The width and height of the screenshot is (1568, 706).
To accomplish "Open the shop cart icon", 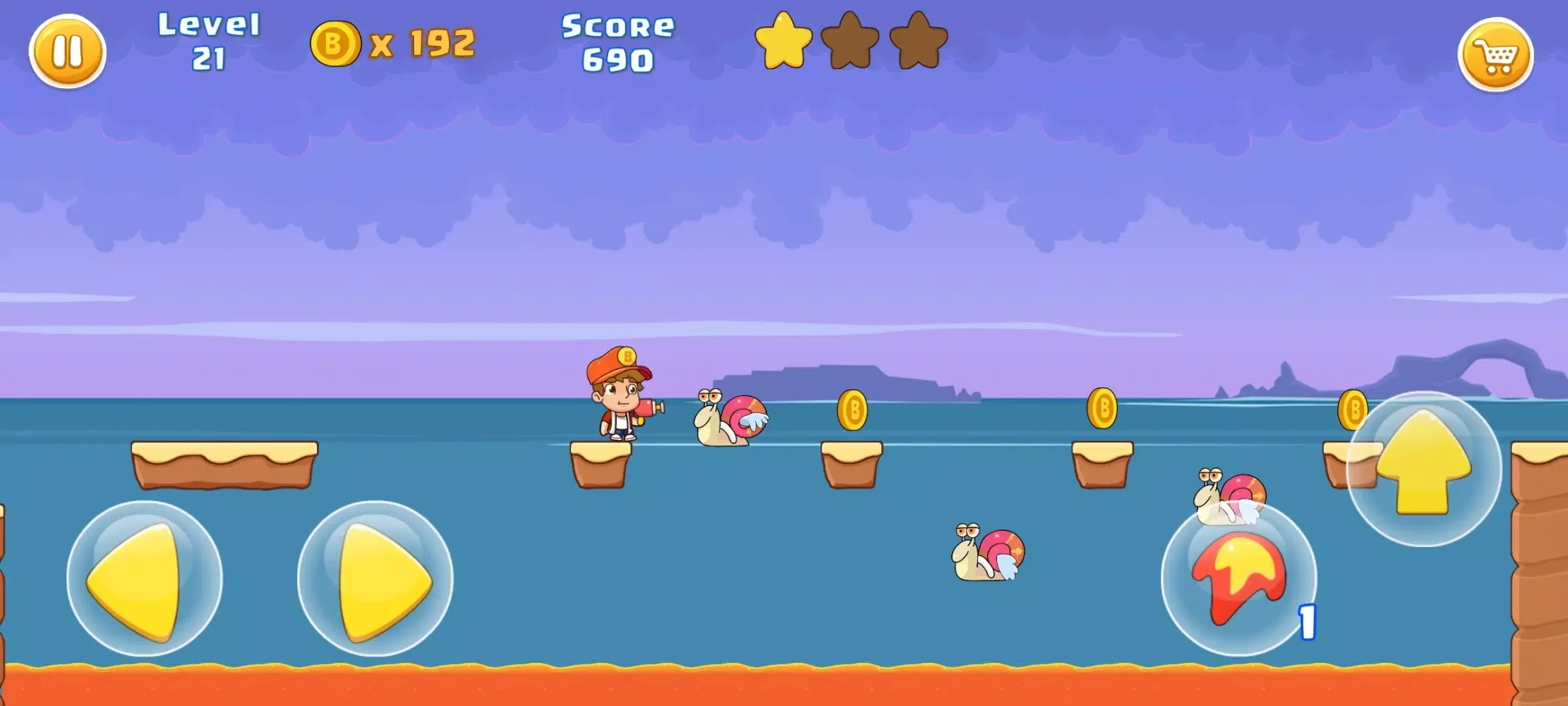I will [x=1496, y=53].
